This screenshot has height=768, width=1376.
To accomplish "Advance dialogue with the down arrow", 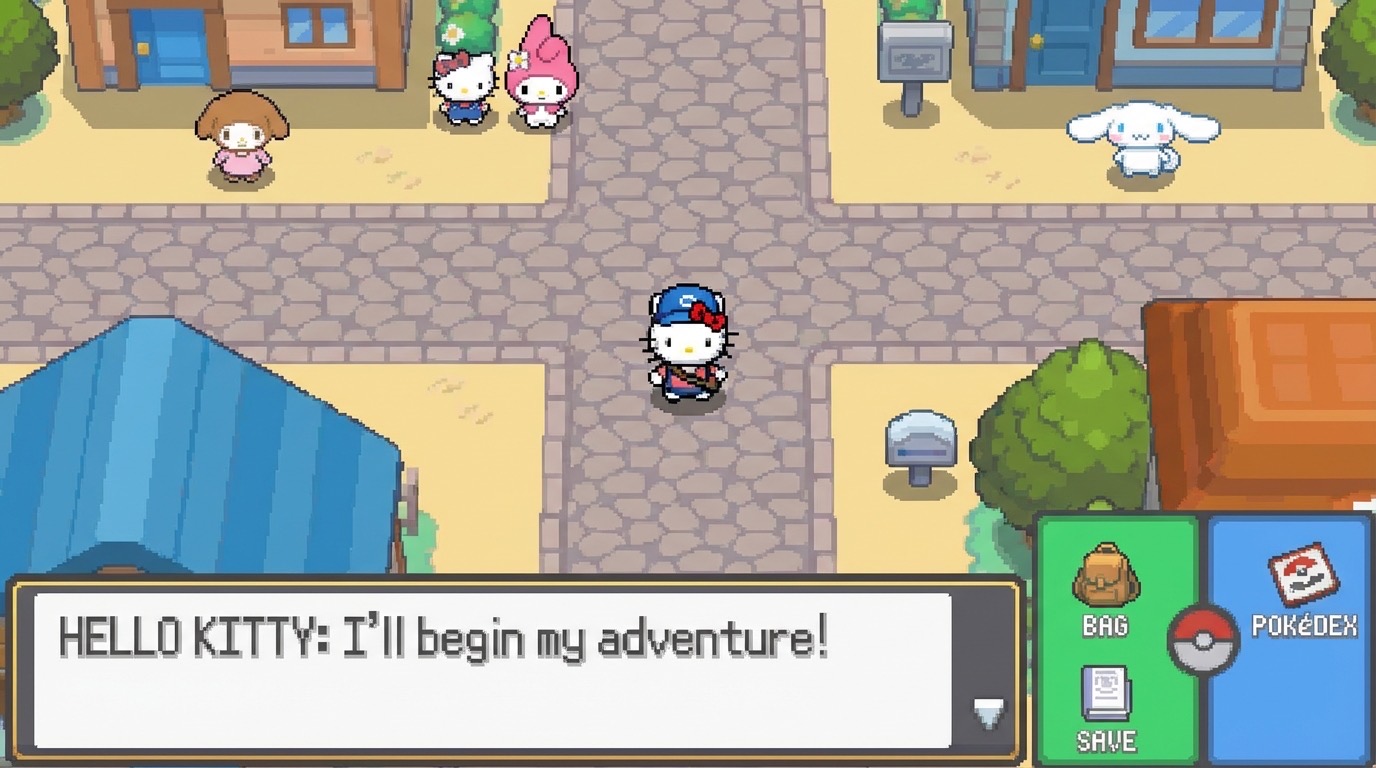I will pos(988,712).
